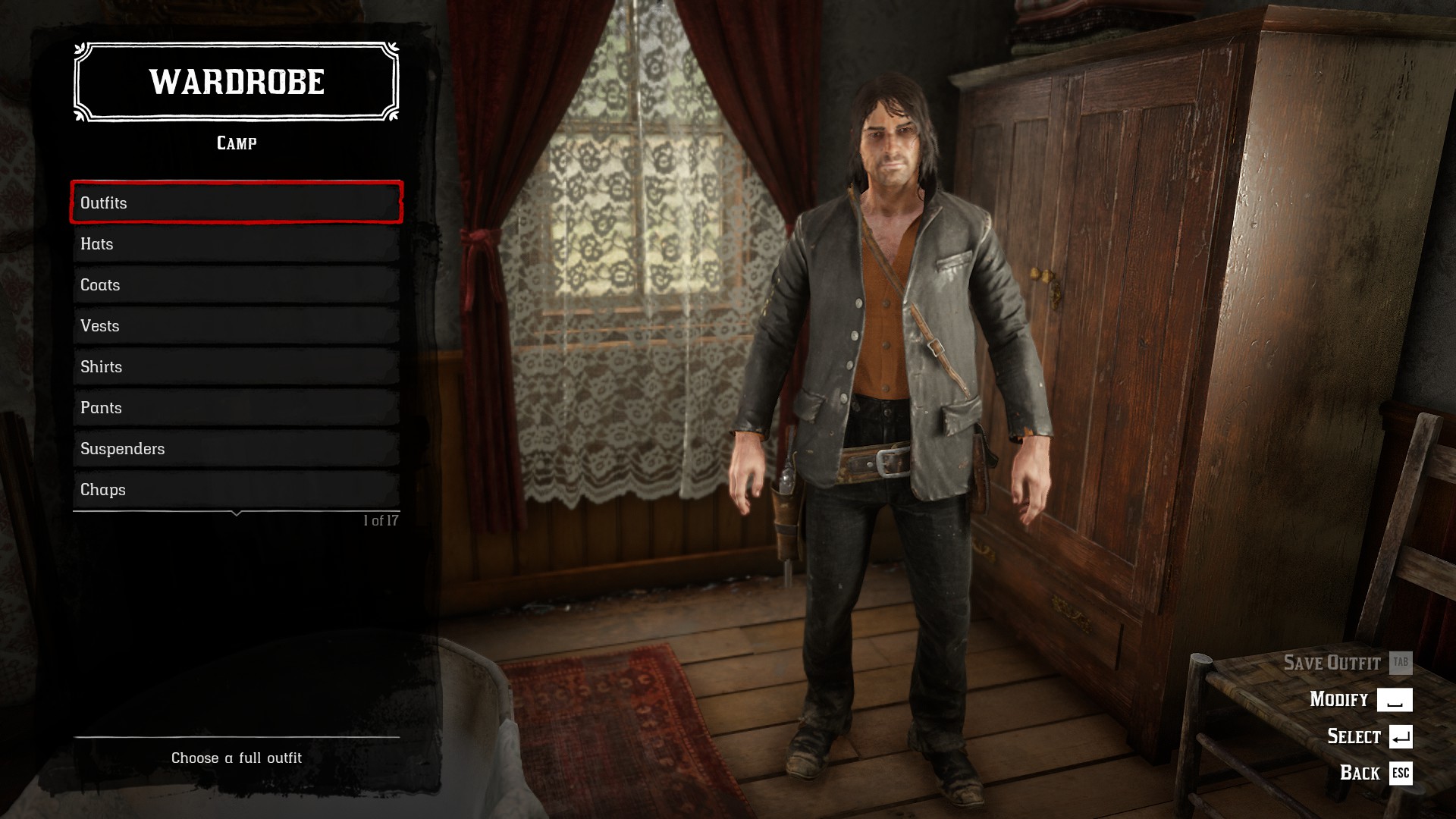Open the Vests category

coord(235,325)
